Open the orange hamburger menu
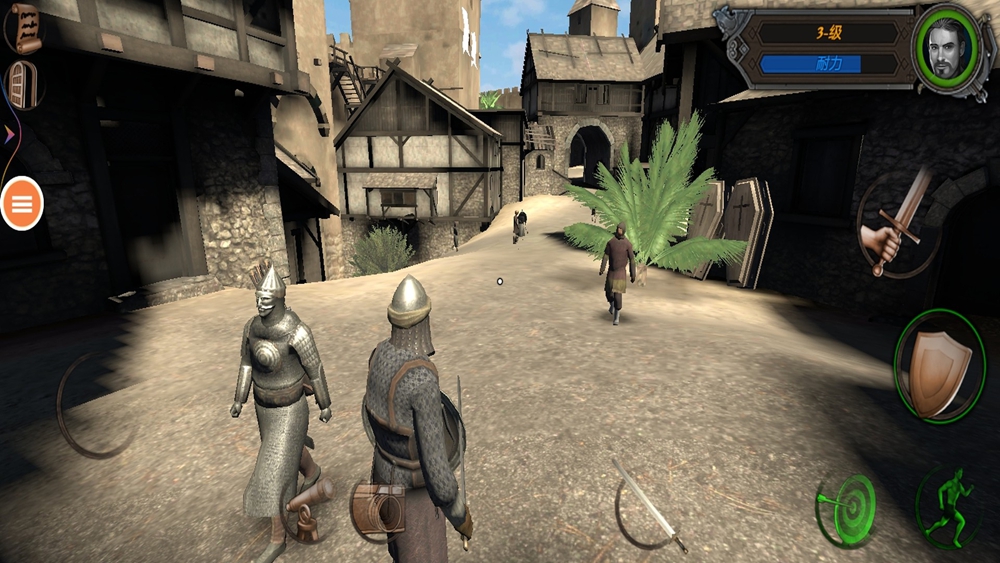Screen dimensions: 1000x563 (x=22, y=204)
